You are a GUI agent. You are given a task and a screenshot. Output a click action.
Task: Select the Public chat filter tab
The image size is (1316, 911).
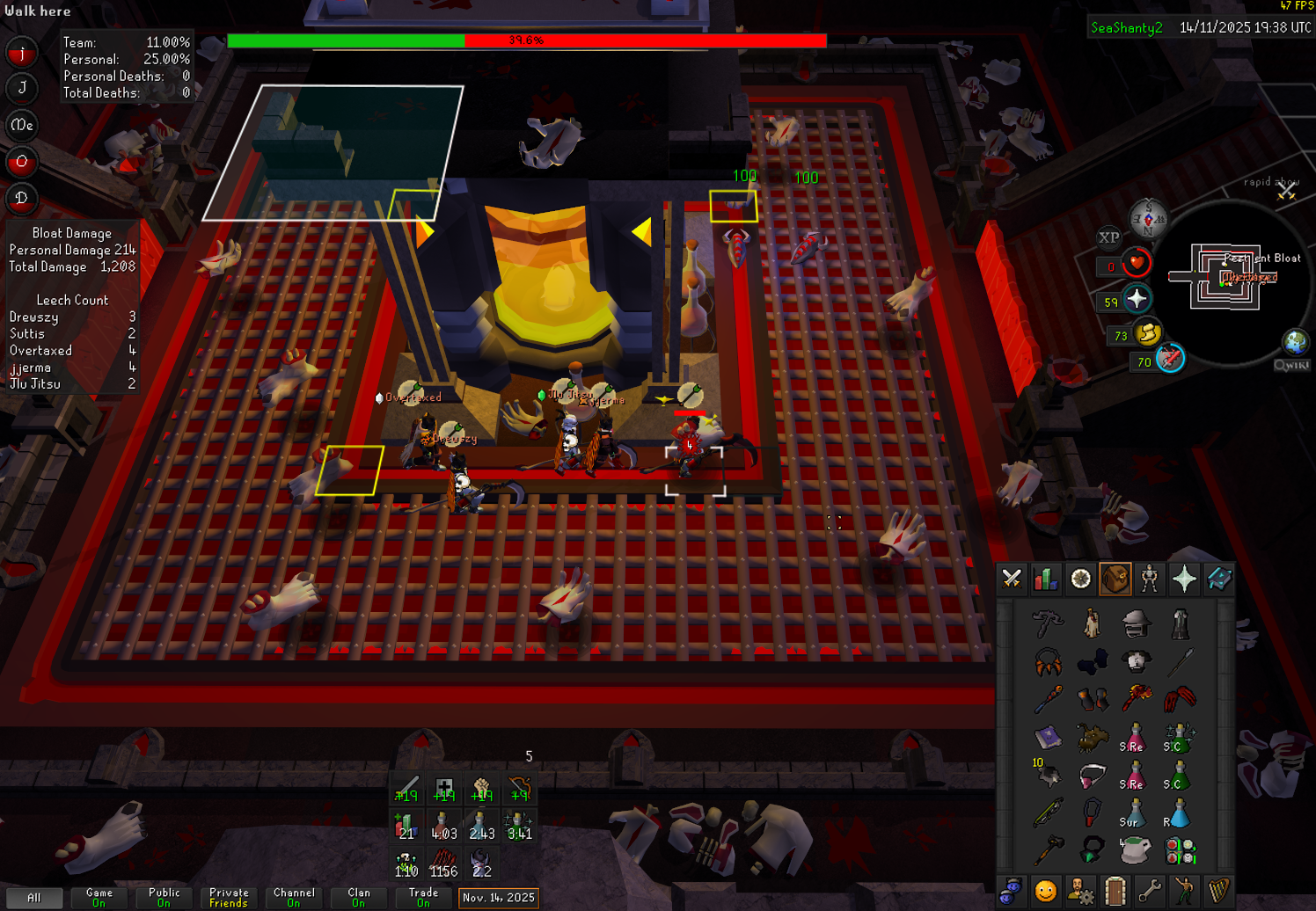164,897
